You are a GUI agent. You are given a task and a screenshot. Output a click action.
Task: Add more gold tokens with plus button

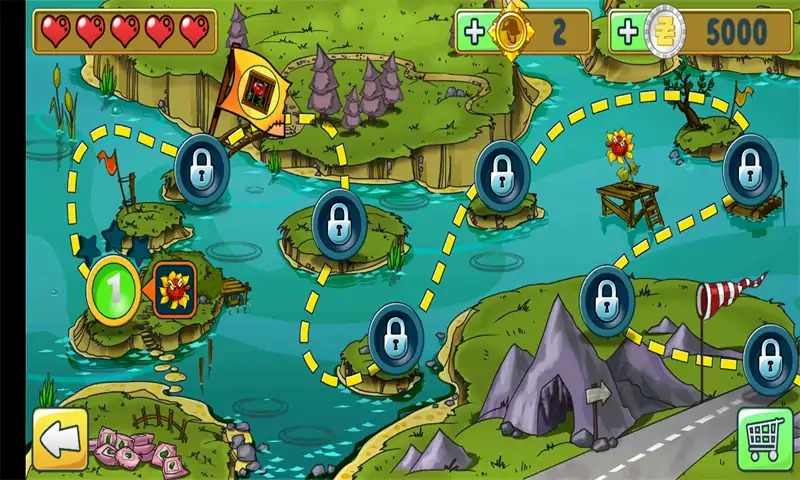coord(474,31)
